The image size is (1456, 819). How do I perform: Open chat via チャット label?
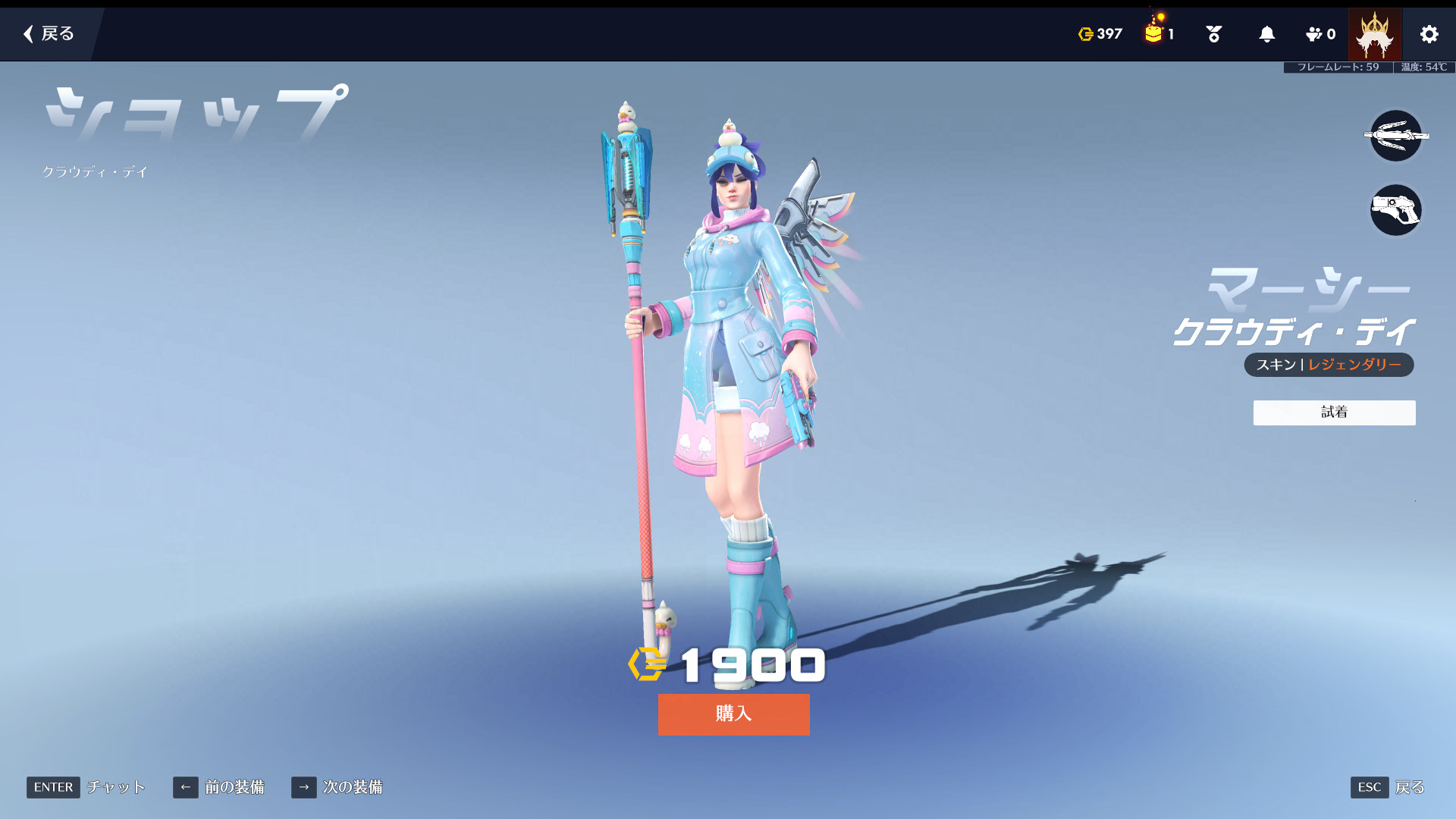115,787
